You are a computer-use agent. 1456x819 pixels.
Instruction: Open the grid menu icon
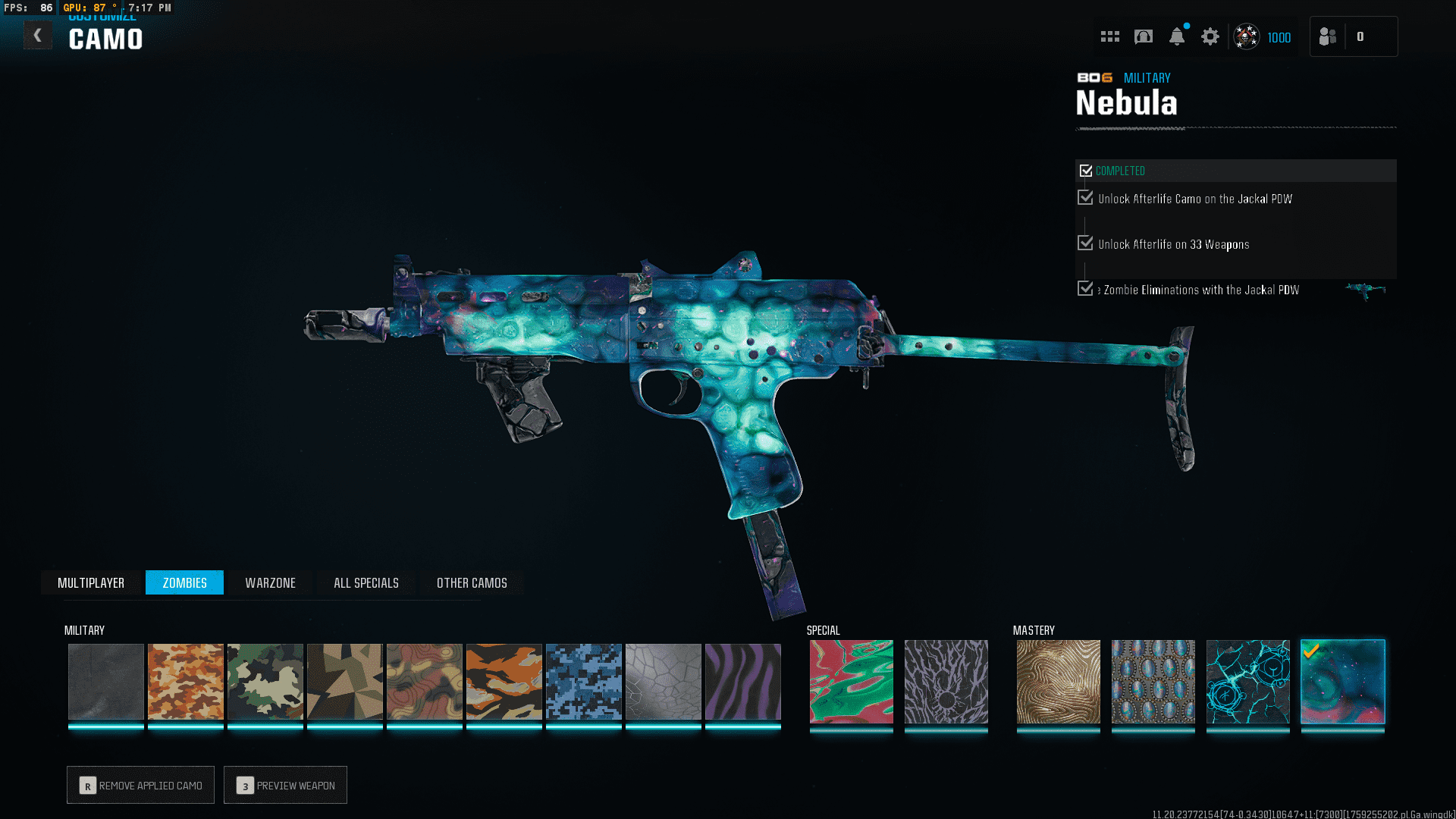click(1110, 36)
